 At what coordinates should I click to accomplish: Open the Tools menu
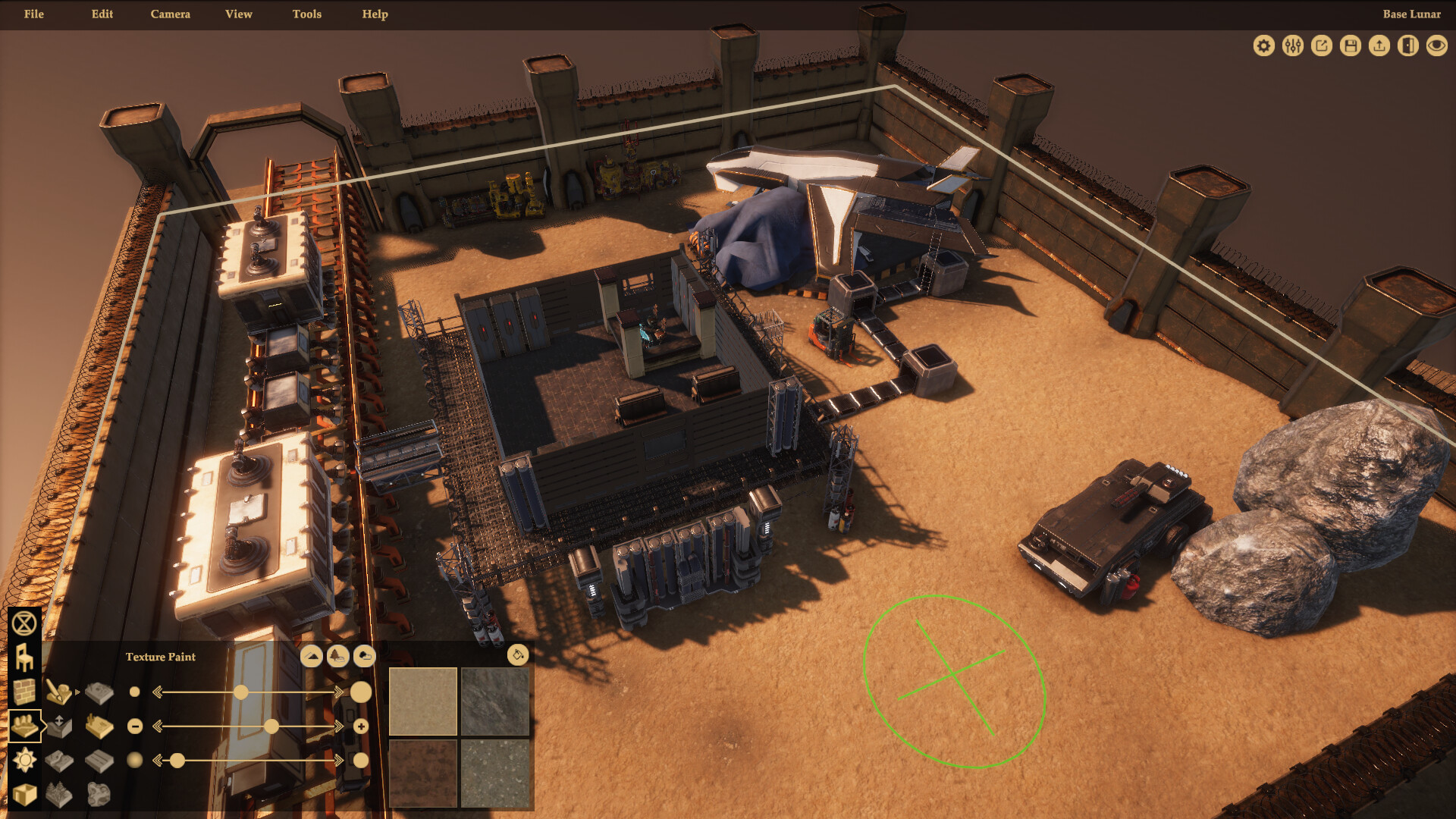pyautogui.click(x=306, y=14)
